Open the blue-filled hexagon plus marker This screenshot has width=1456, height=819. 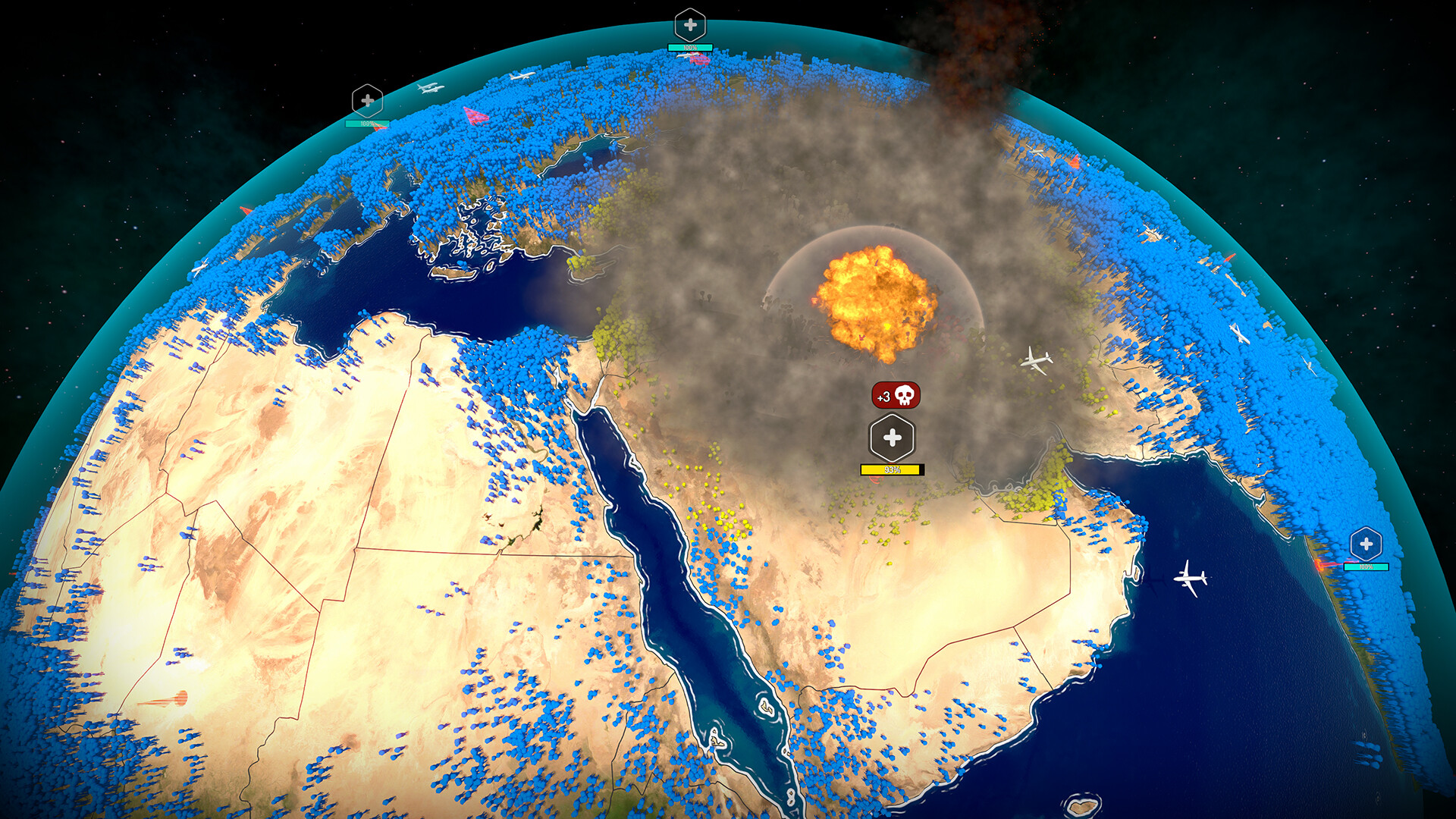pyautogui.click(x=1366, y=544)
